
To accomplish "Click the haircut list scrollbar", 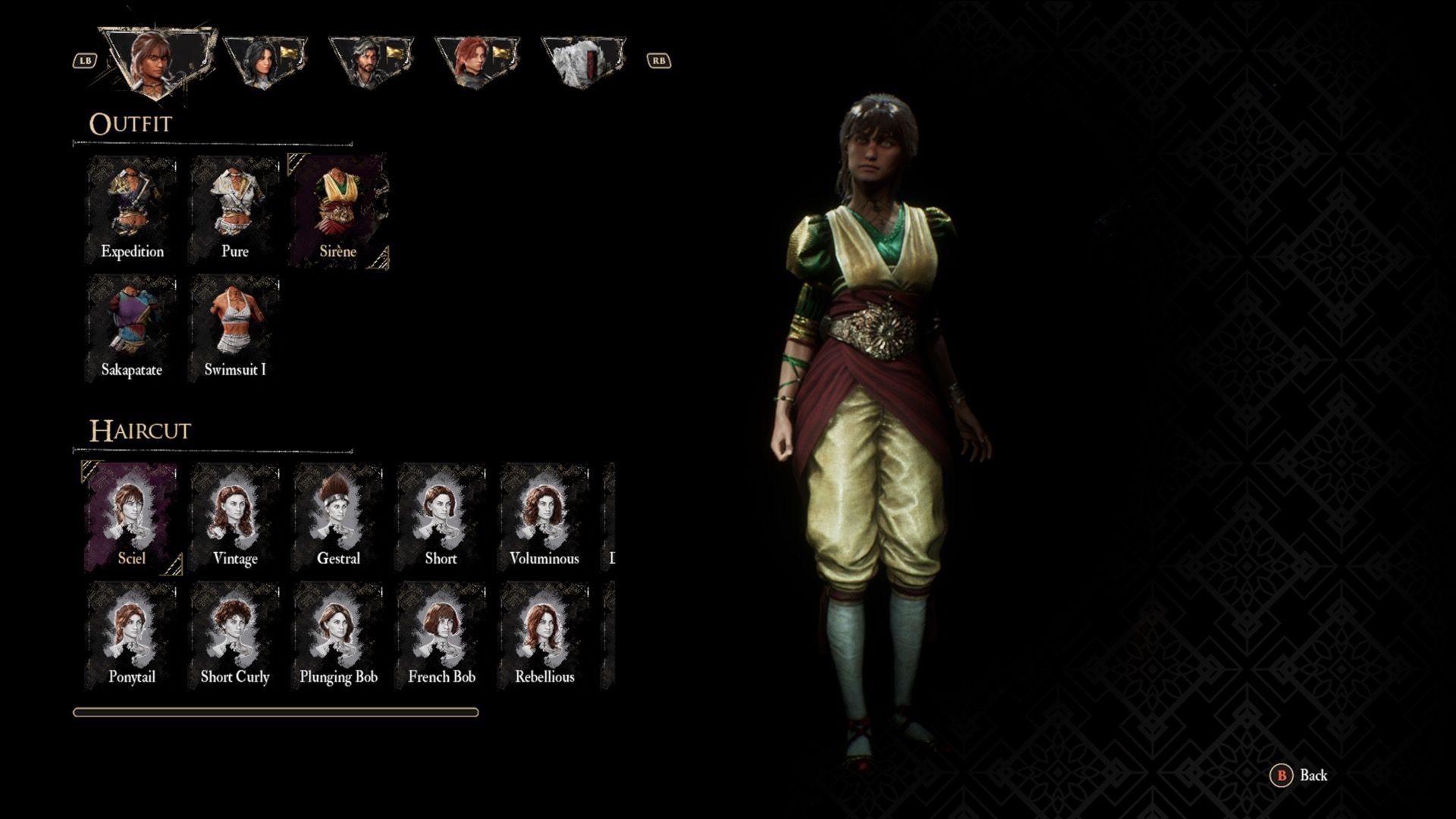I will 277,711.
